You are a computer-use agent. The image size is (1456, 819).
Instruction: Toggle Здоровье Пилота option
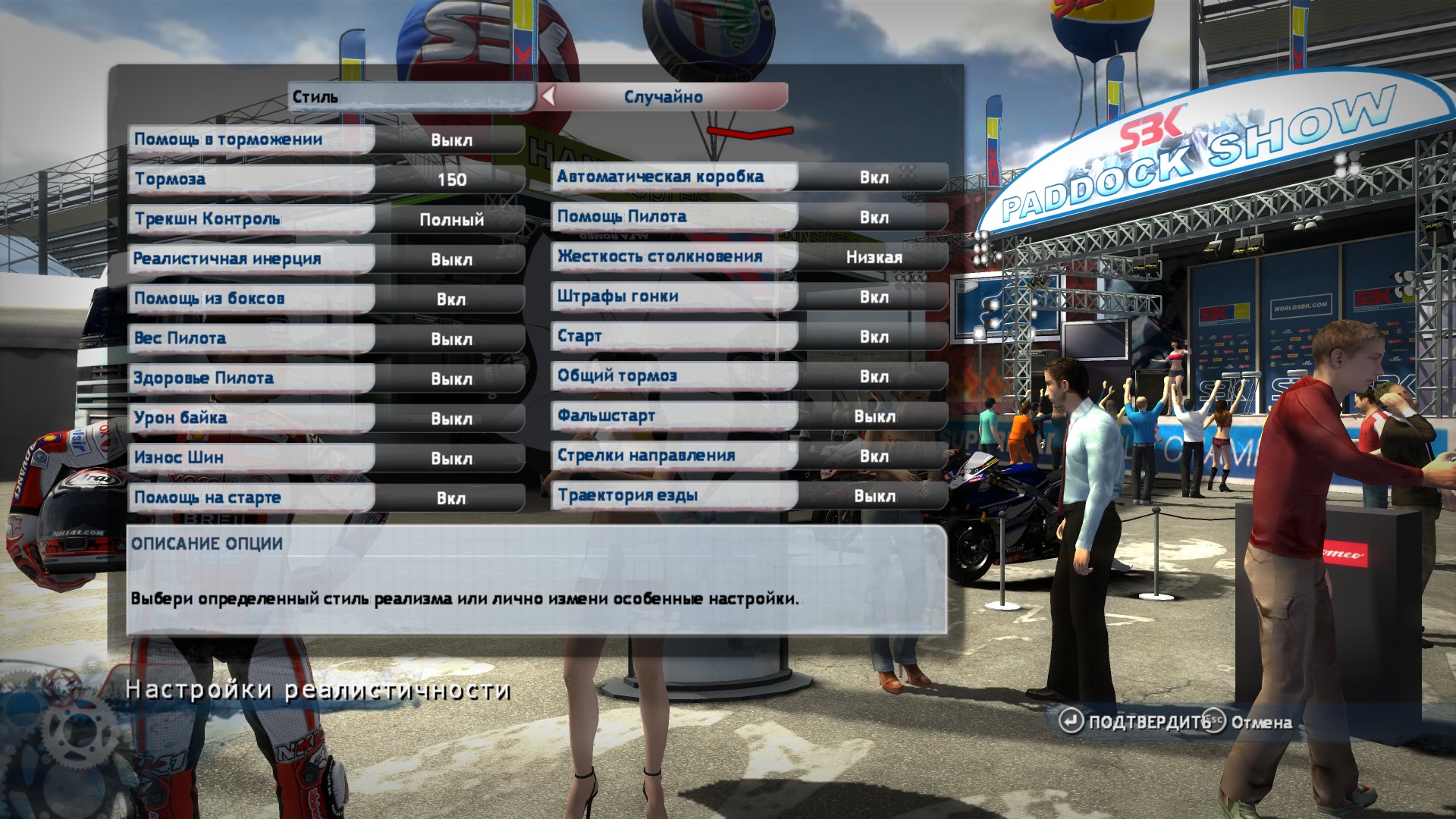(x=326, y=378)
